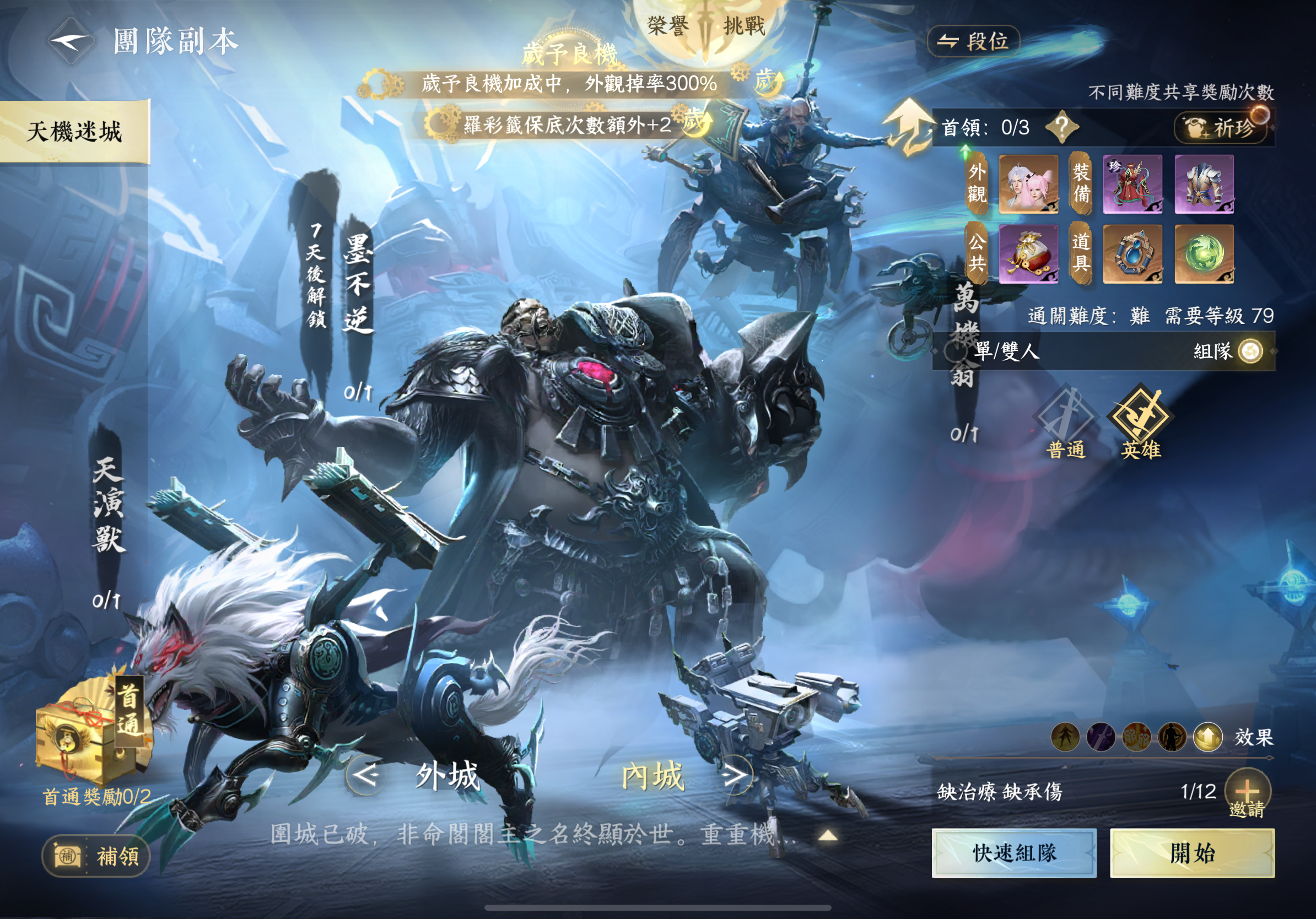Begin the dungeon with 開始
The image size is (1316, 919).
[x=1192, y=852]
